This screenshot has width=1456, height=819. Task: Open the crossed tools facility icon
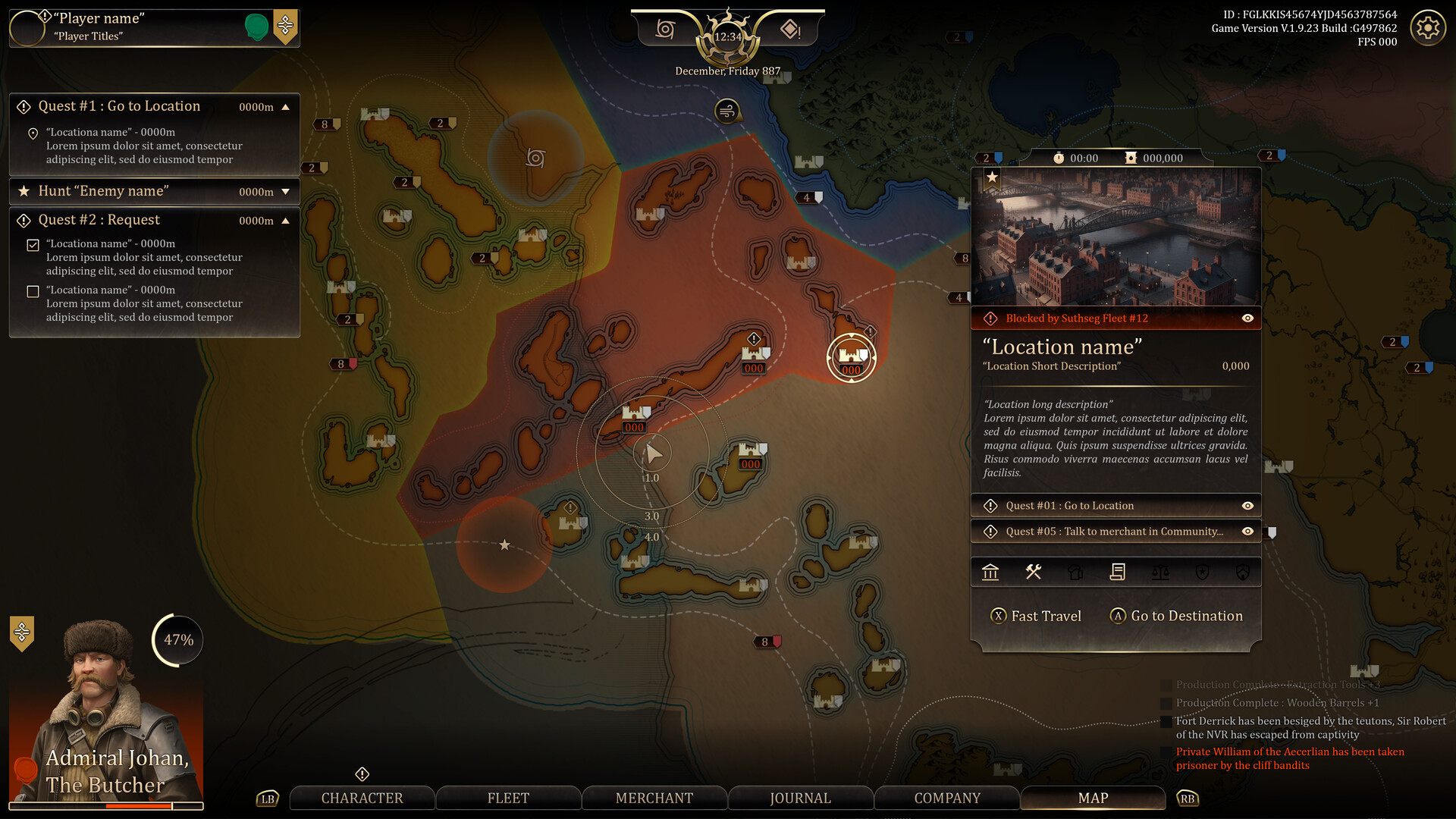click(x=1033, y=572)
